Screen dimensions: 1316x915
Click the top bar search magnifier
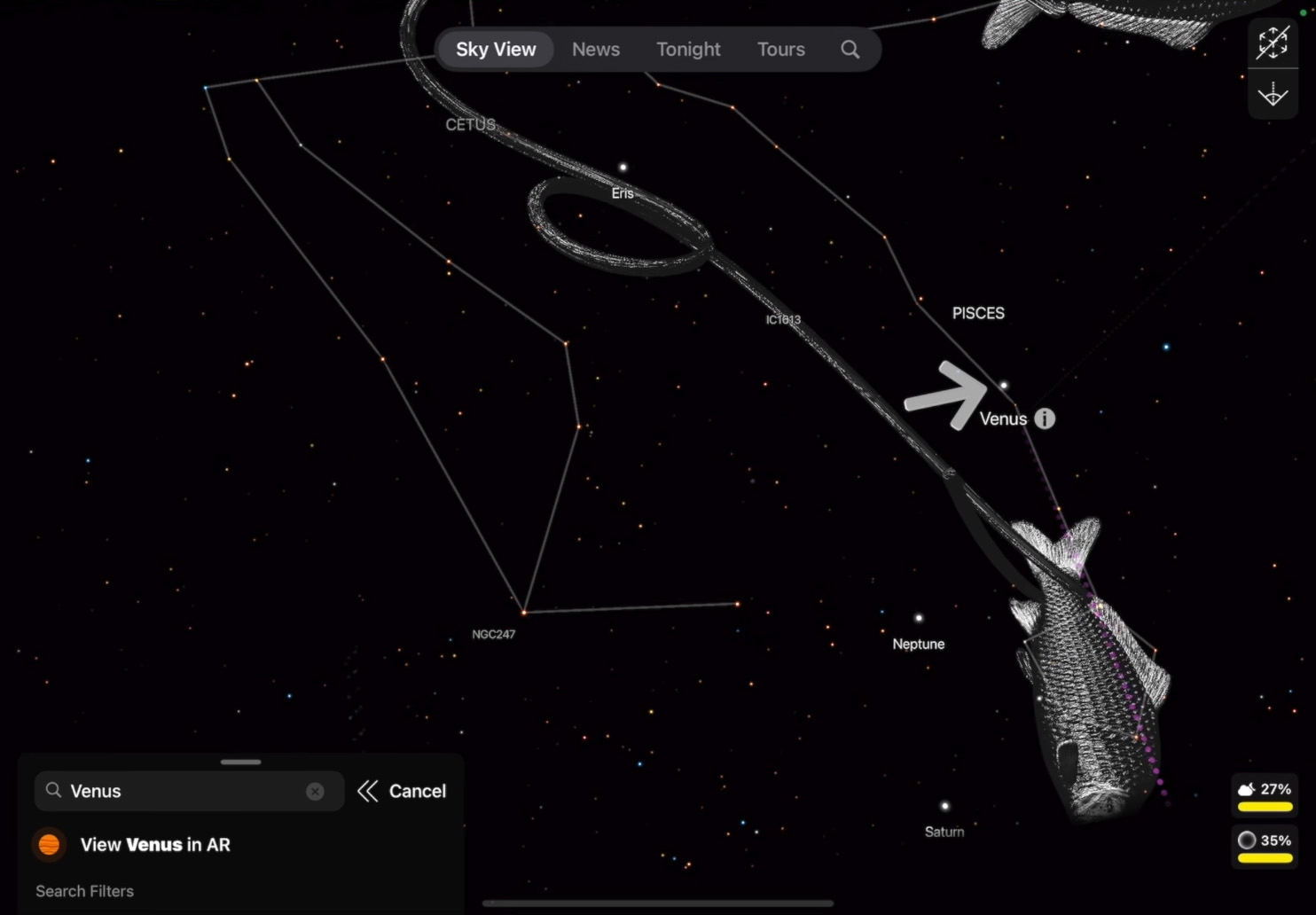pyautogui.click(x=850, y=50)
